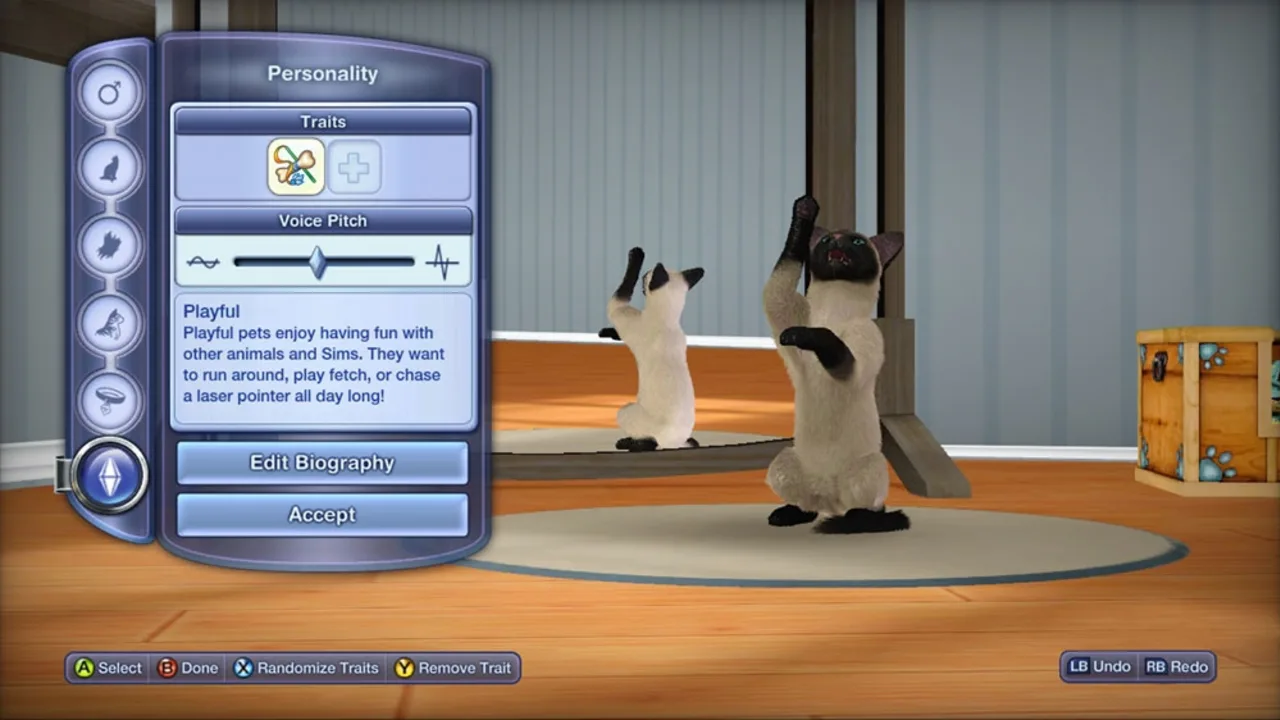Screen dimensions: 1280x720
Task: Click RB Redo control
Action: coord(1177,667)
